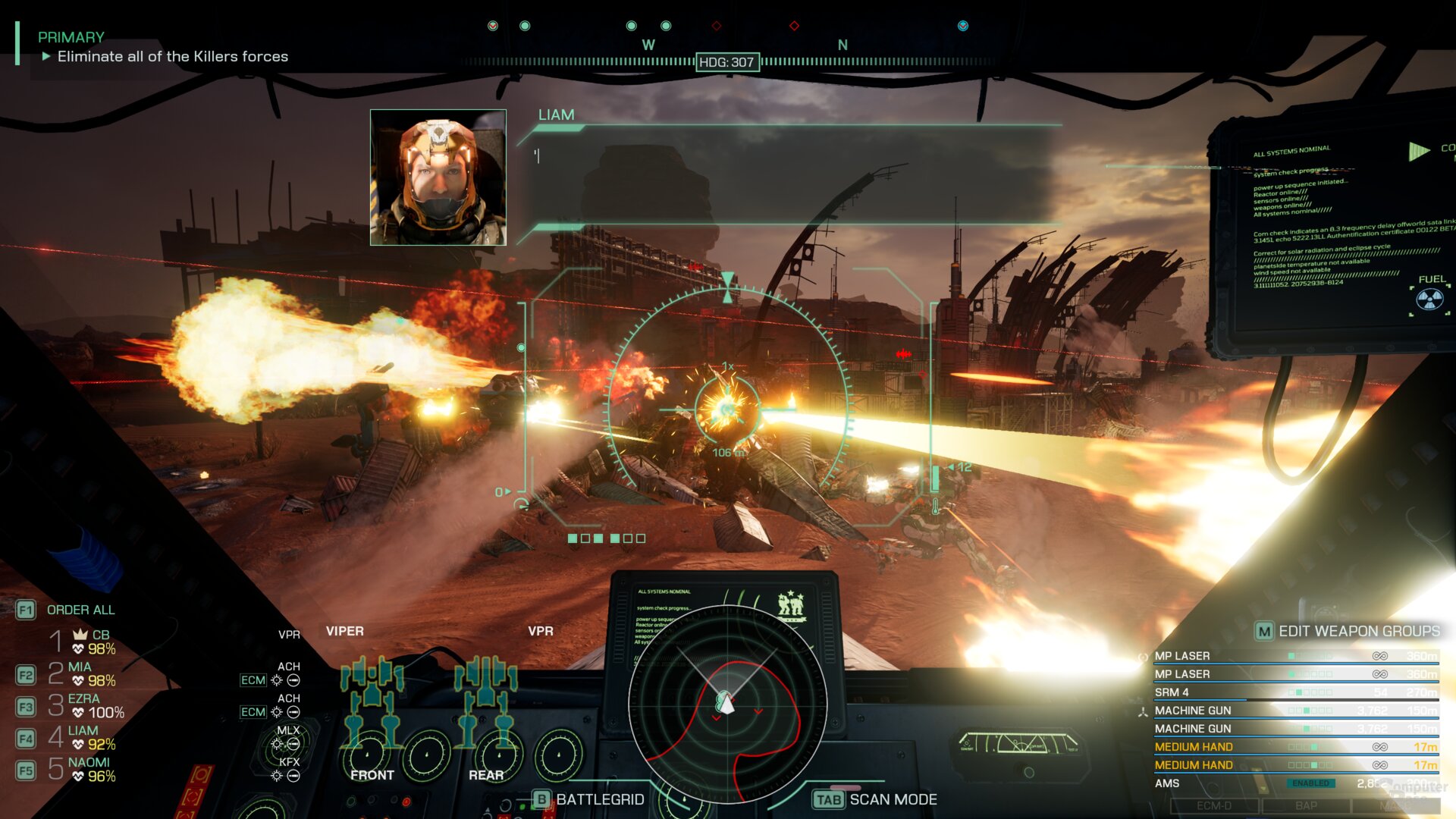Click the M Edit Weapon Groups icon
The height and width of the screenshot is (819, 1456).
(x=1264, y=632)
